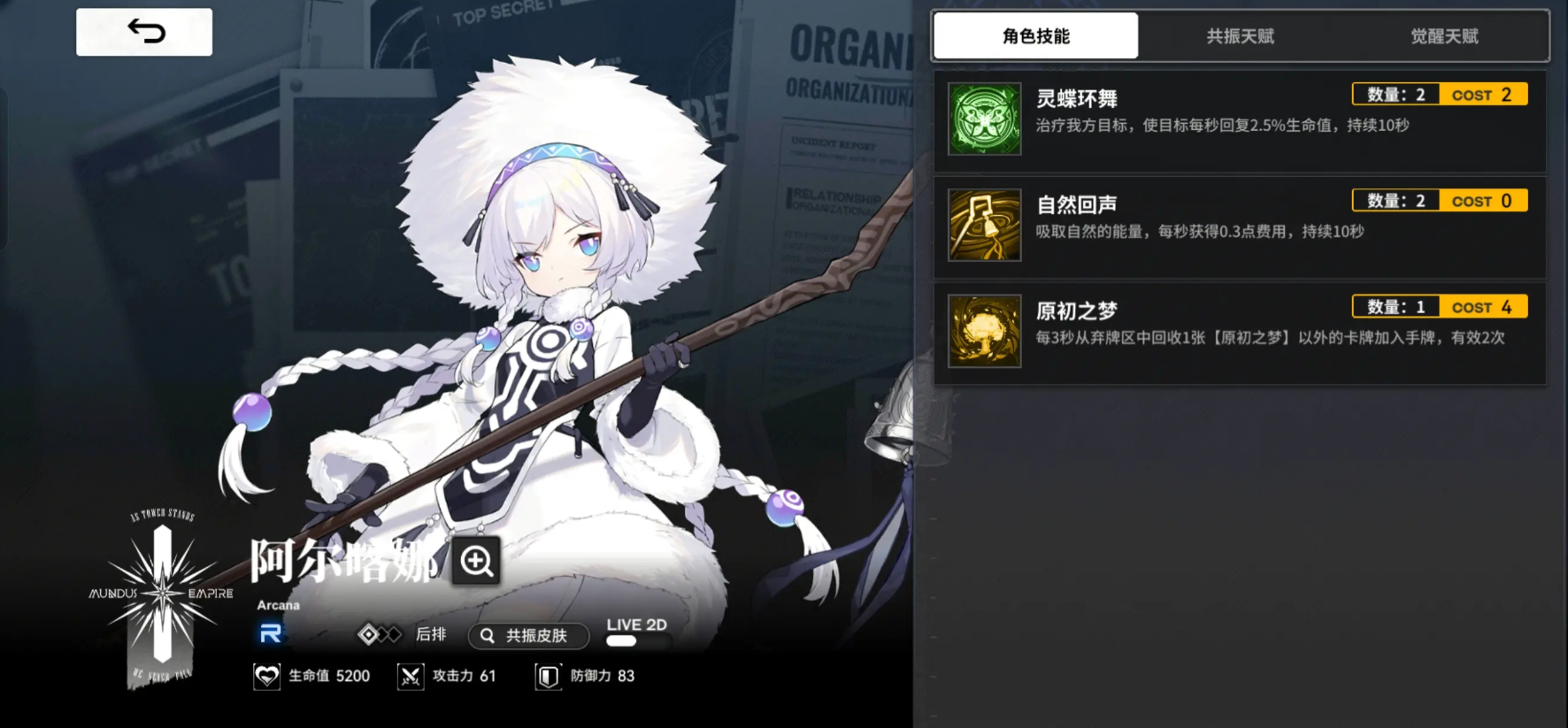Image resolution: width=1568 pixels, height=728 pixels.
Task: Open the 共振皮肤 skin viewer
Action: coord(529,636)
